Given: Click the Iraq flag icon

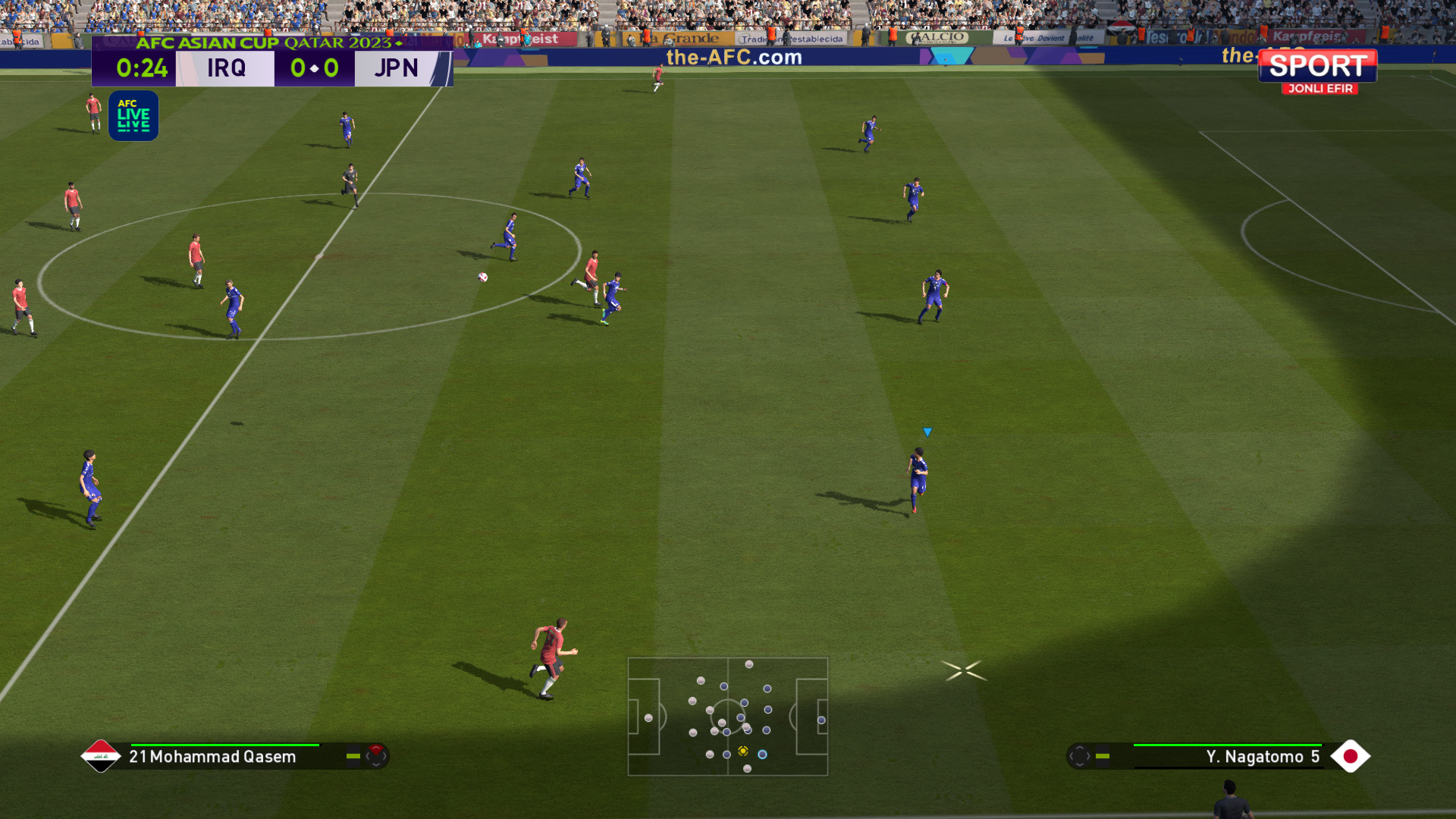Looking at the screenshot, I should [101, 756].
